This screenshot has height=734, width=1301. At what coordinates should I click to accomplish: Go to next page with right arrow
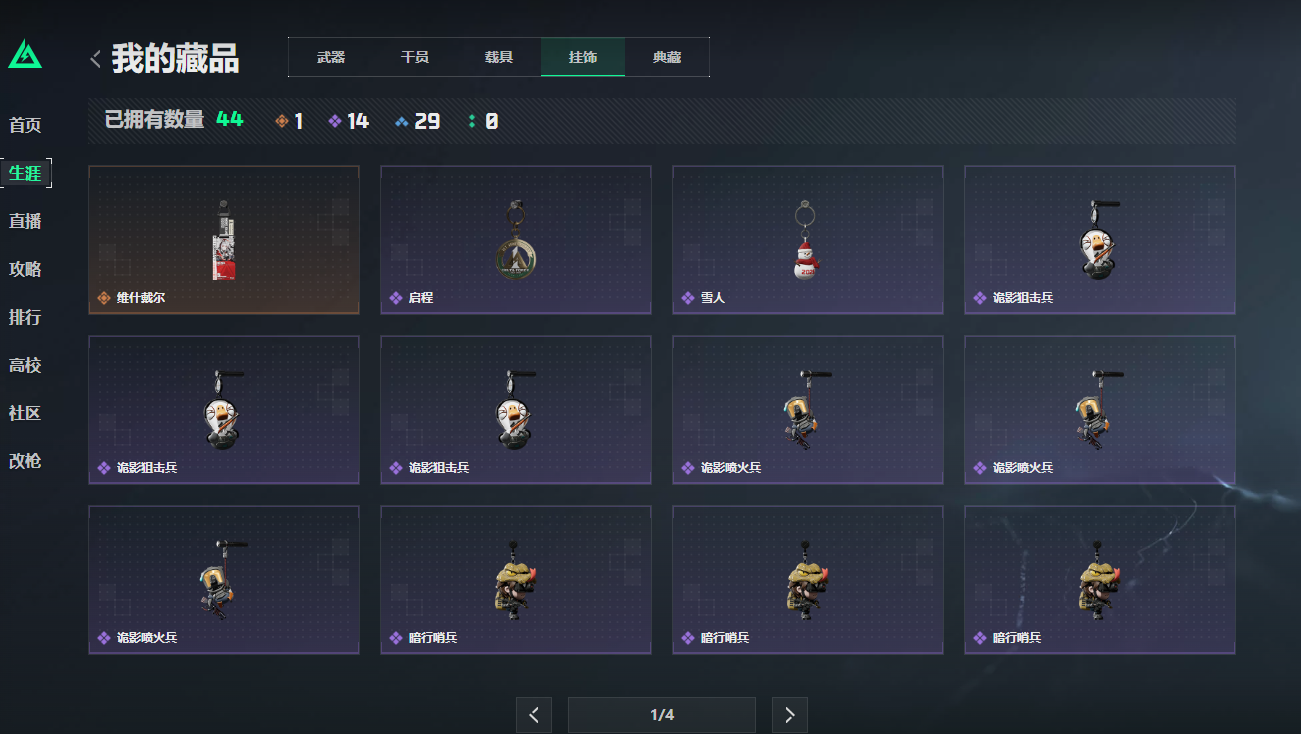pyautogui.click(x=789, y=715)
